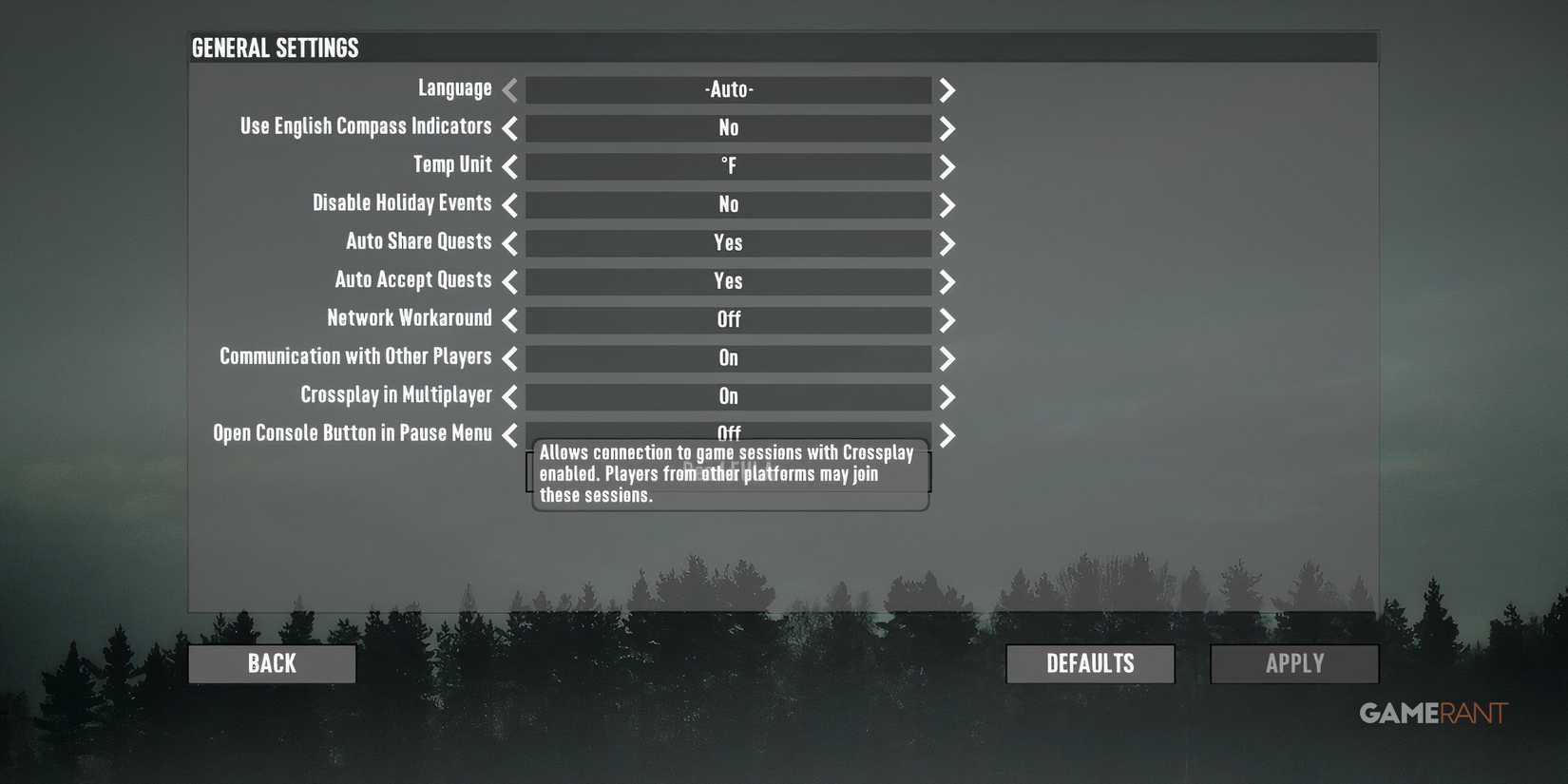Viewport: 1568px width, 784px height.
Task: Click the General Settings header bar
Action: [x=782, y=47]
